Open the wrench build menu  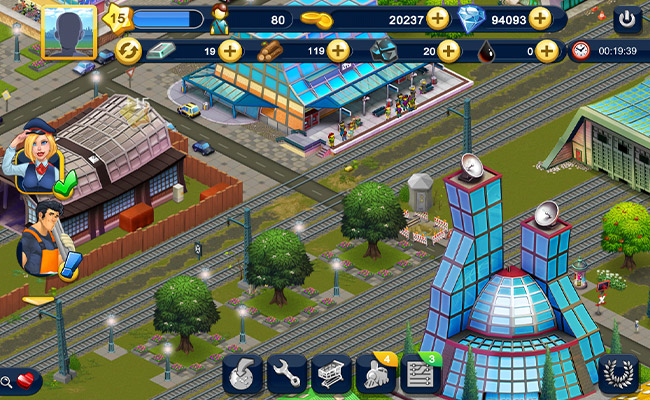tap(286, 374)
